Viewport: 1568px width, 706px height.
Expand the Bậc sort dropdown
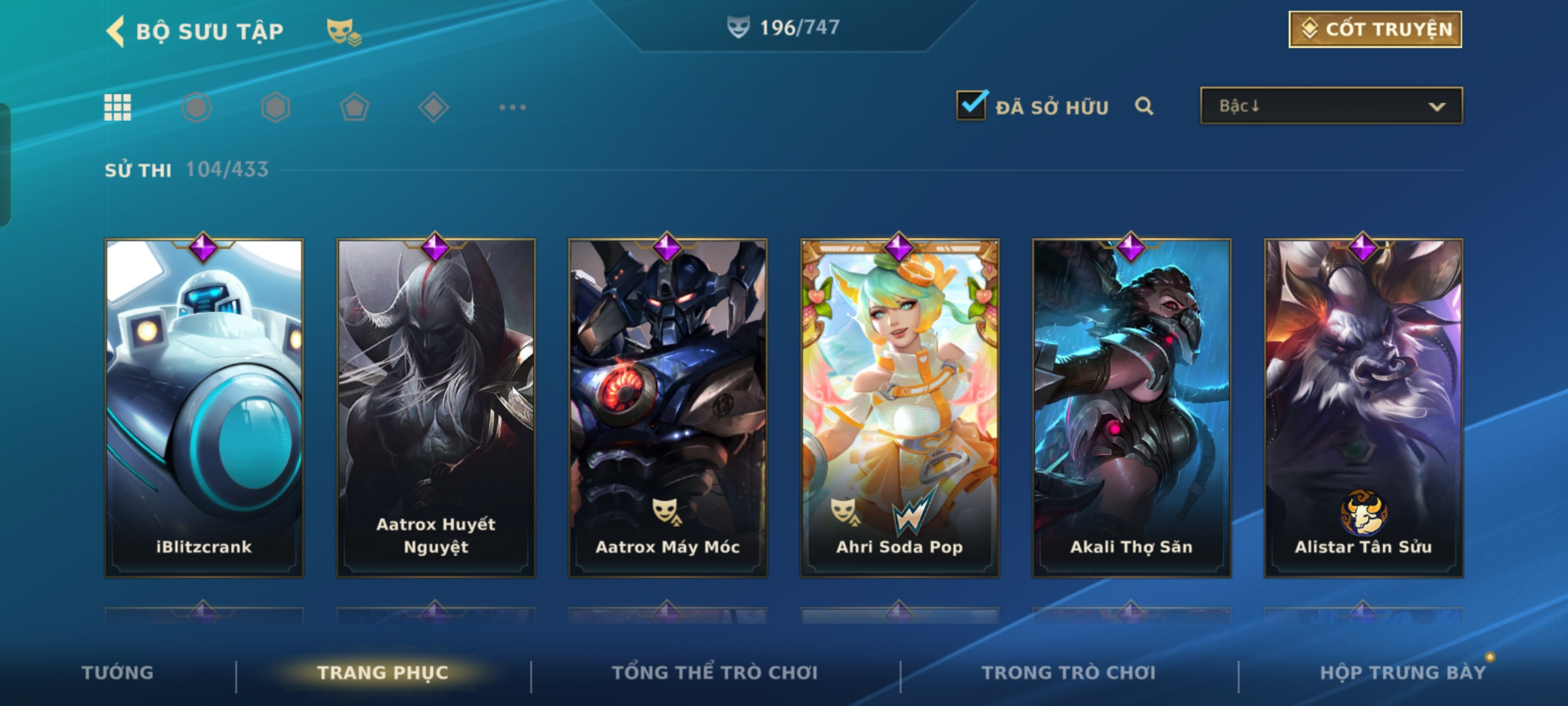click(x=1331, y=106)
